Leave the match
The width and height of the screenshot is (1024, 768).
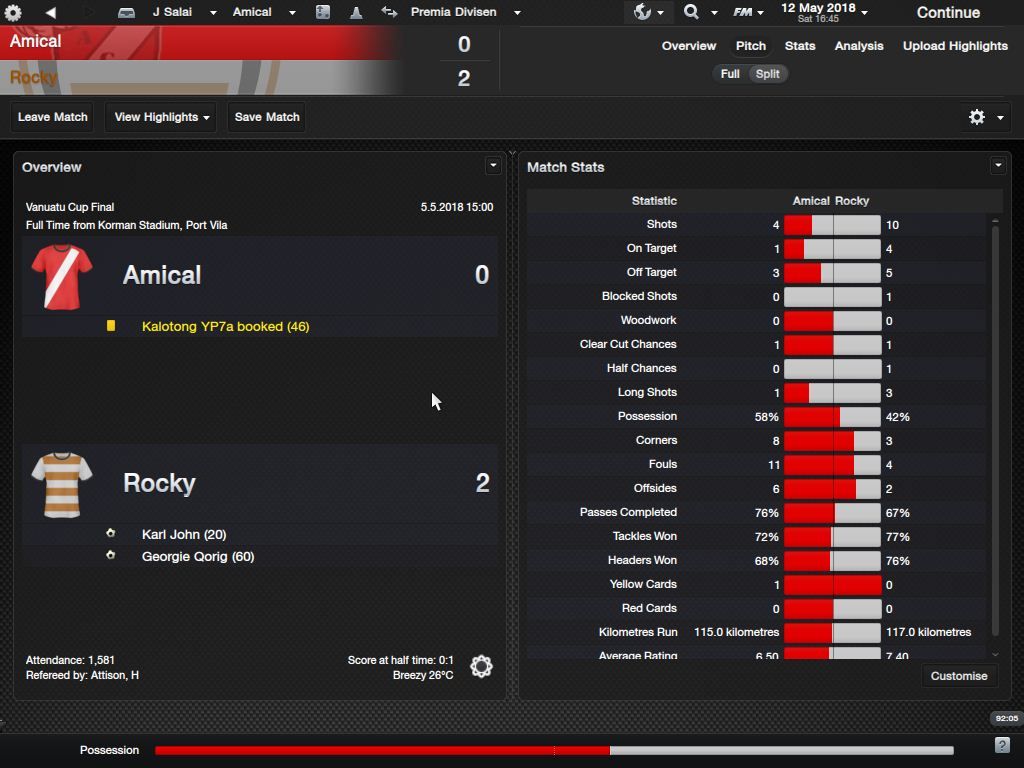(x=53, y=117)
